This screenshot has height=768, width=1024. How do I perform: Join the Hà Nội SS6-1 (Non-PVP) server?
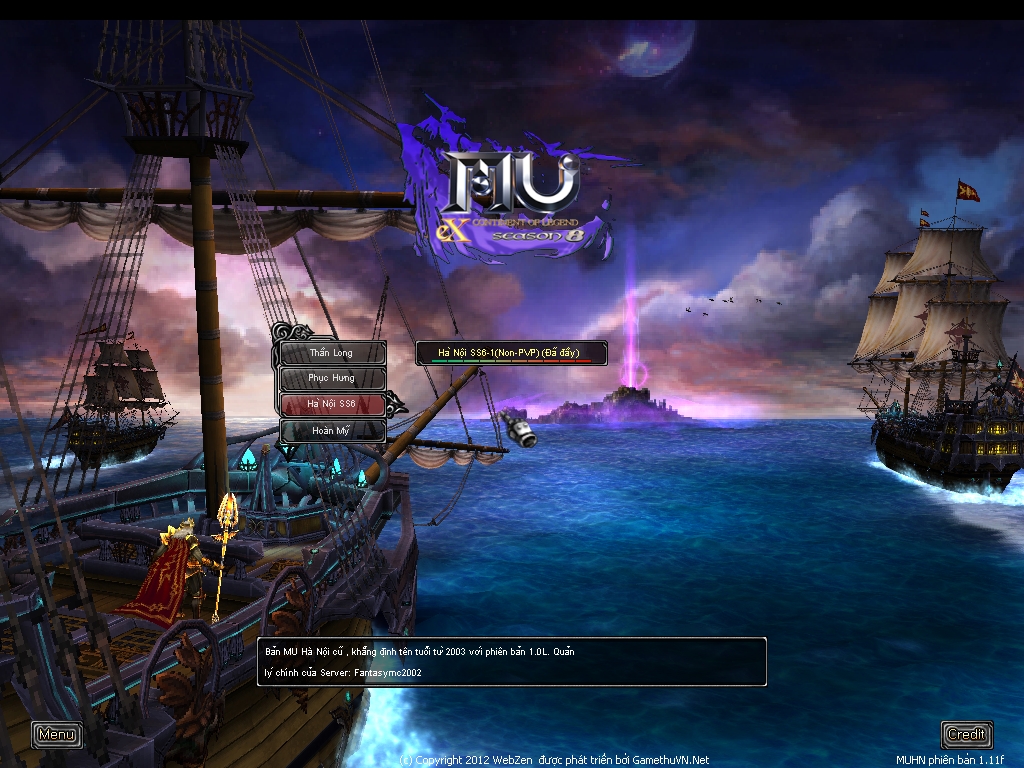[x=511, y=353]
